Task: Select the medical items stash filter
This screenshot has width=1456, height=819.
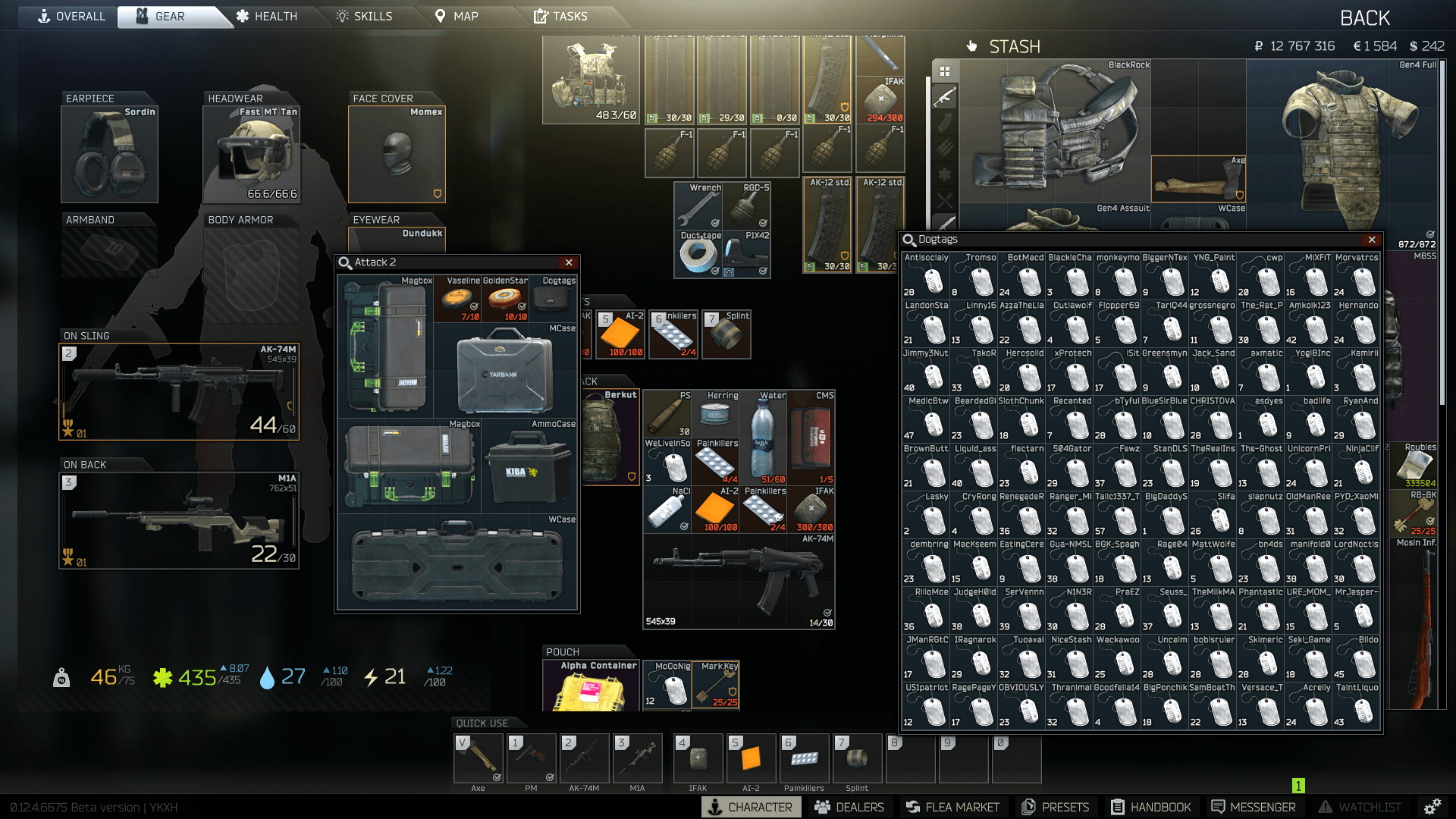Action: point(946,174)
